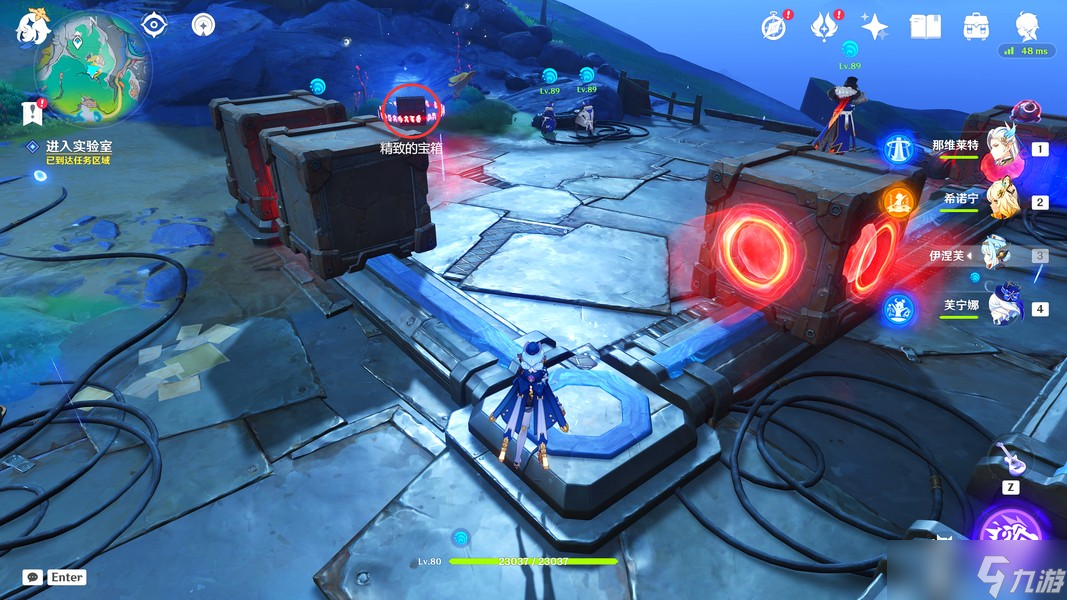
Task: Open the Paimon main menu
Action: [31, 26]
